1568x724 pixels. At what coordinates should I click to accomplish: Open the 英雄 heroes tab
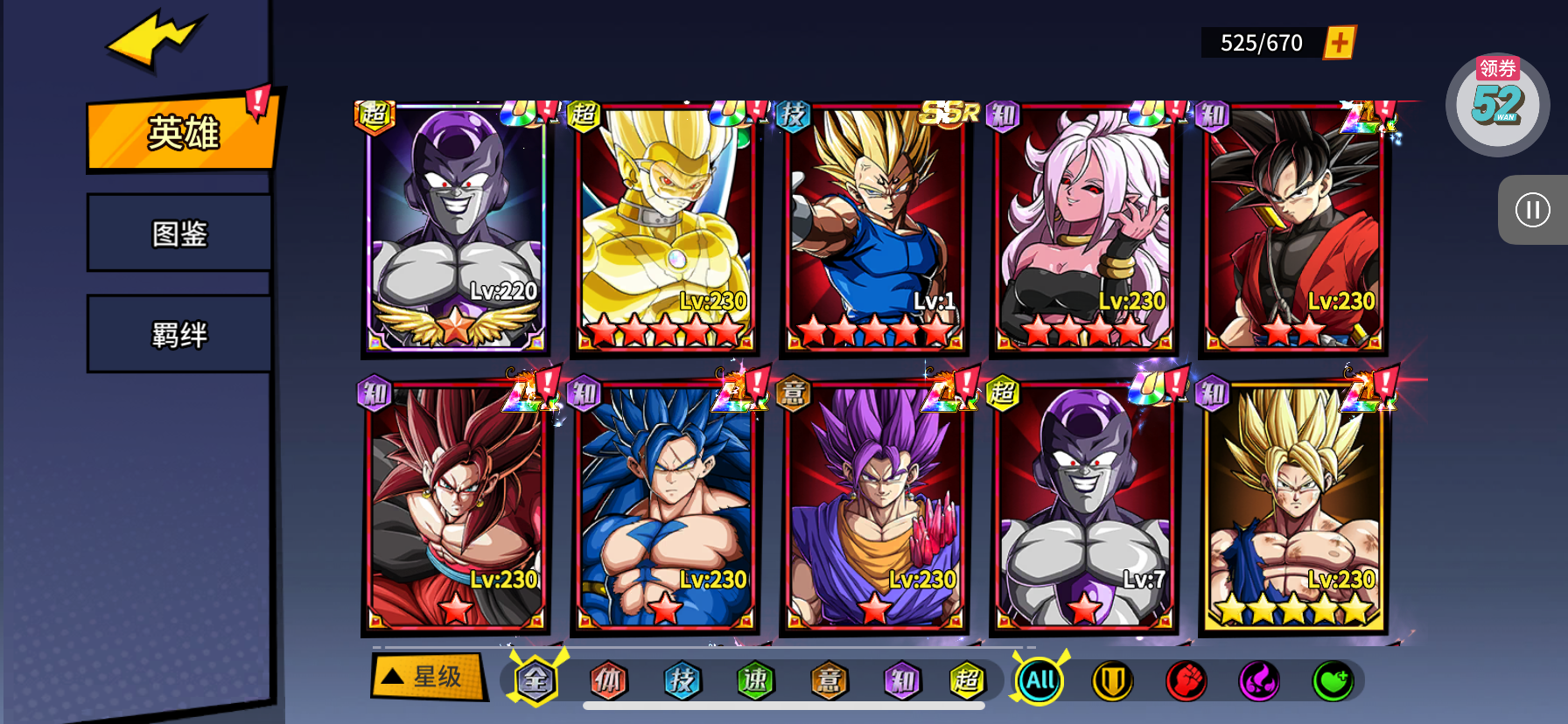(x=182, y=133)
